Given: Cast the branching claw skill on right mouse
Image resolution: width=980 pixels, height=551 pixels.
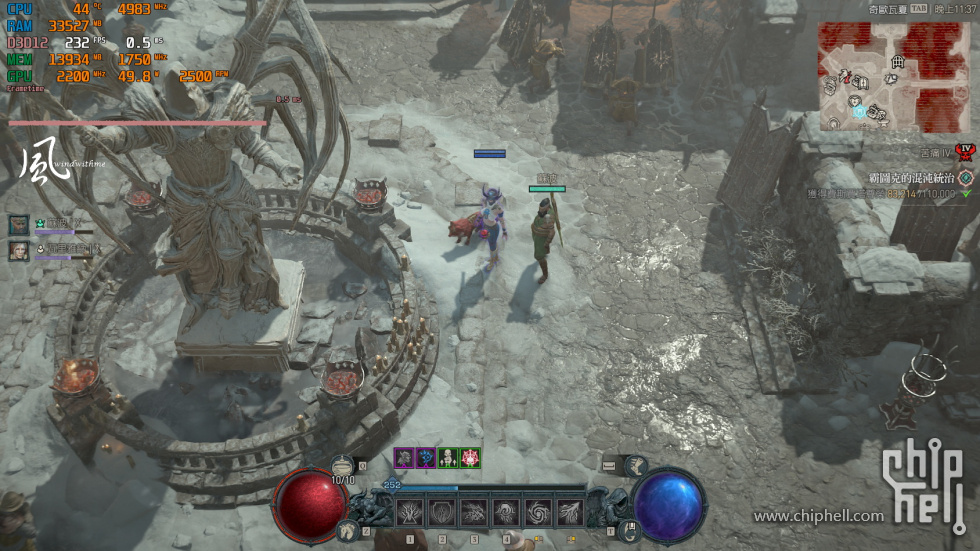Looking at the screenshot, I should pos(570,513).
